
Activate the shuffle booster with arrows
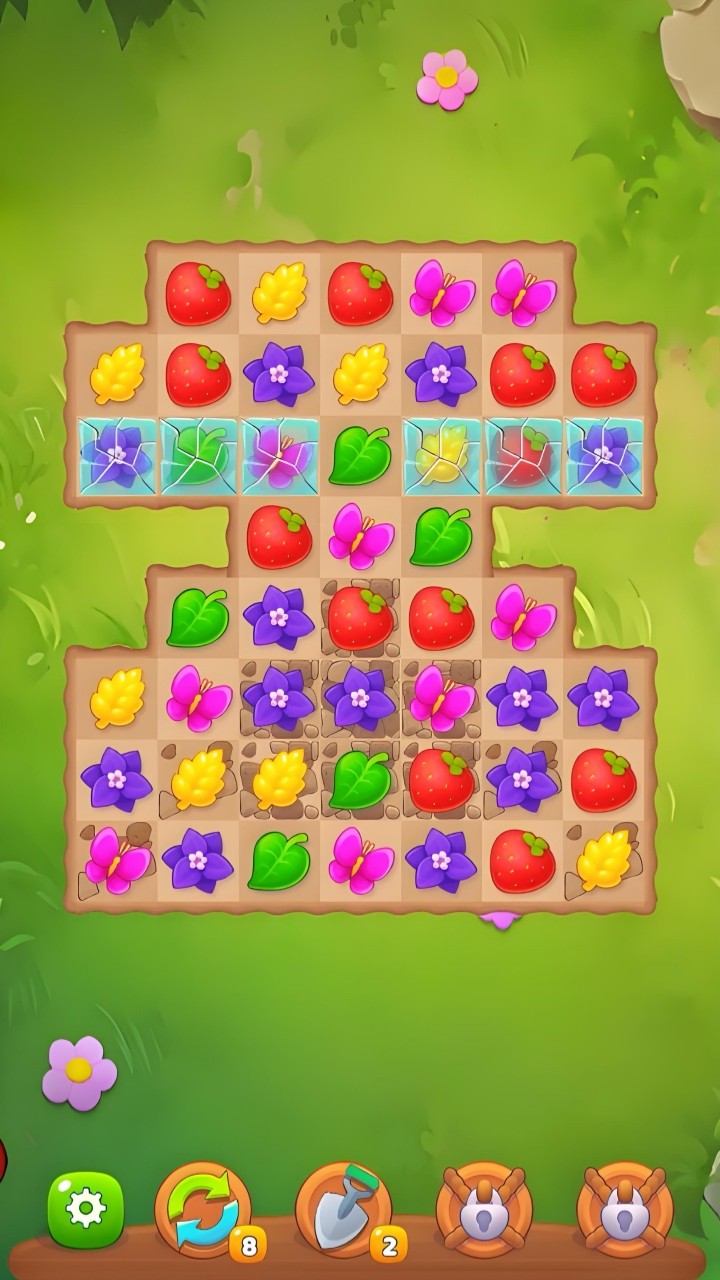pos(203,1209)
